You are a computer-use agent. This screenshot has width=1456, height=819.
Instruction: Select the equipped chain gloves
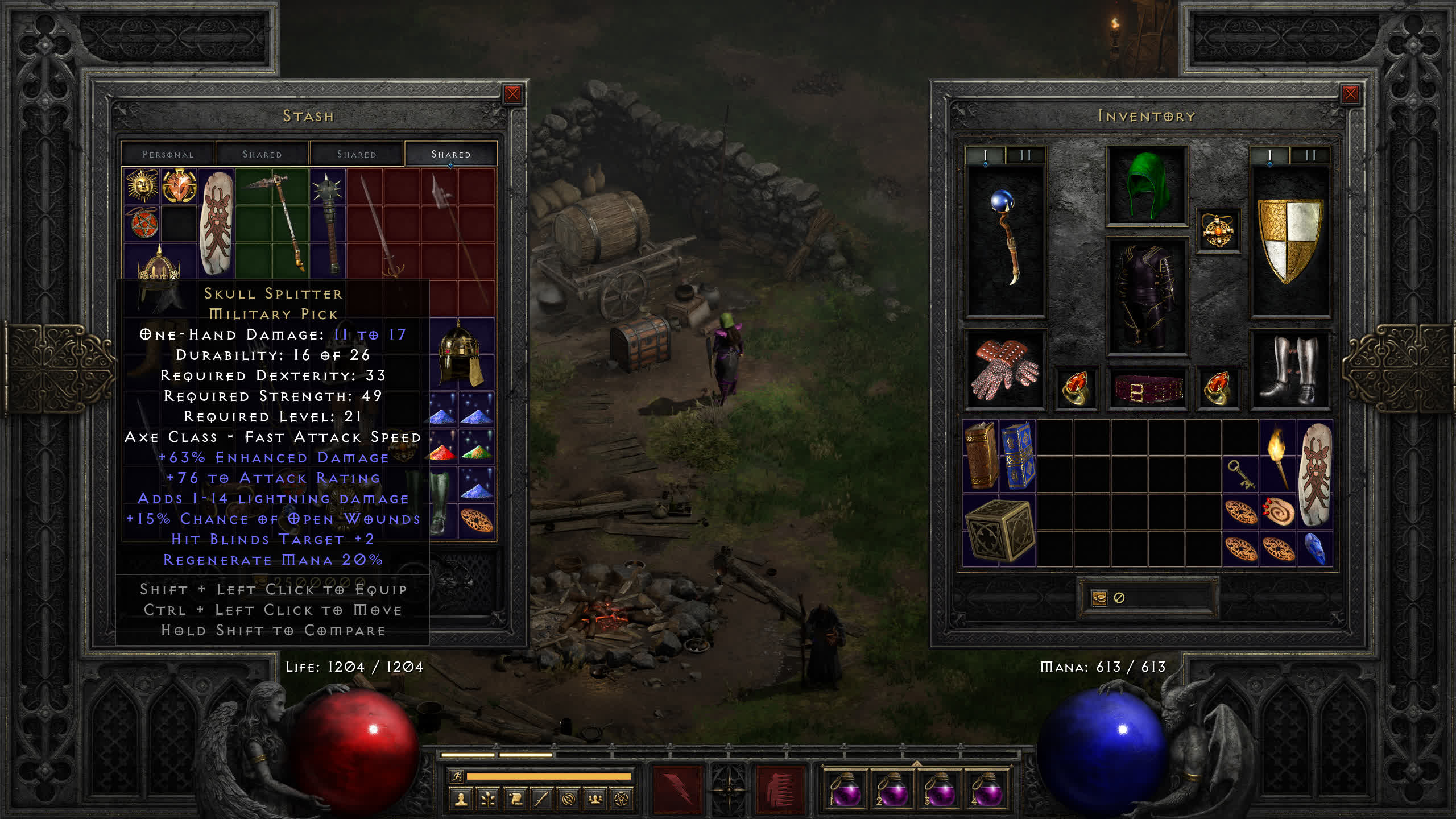1005,369
